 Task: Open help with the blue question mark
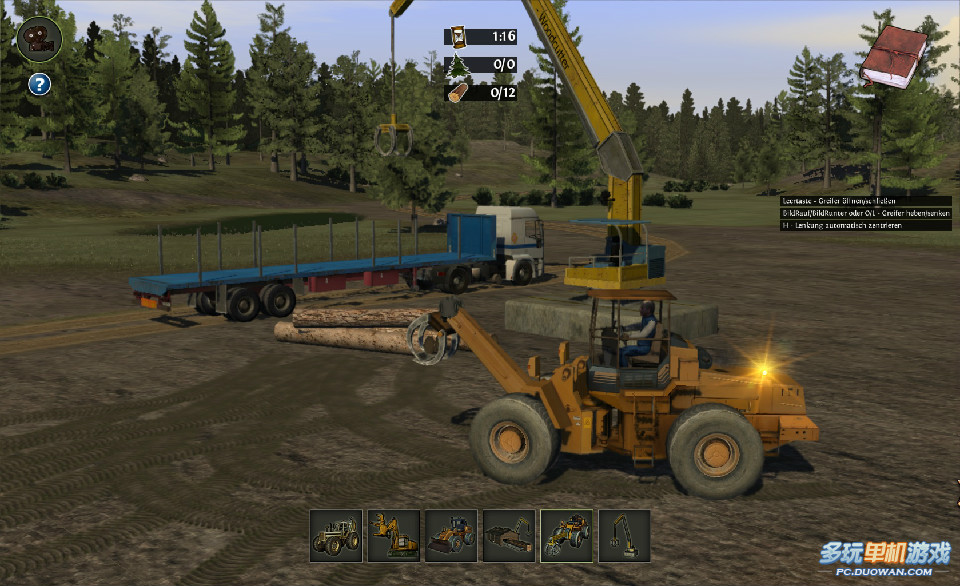click(x=39, y=84)
